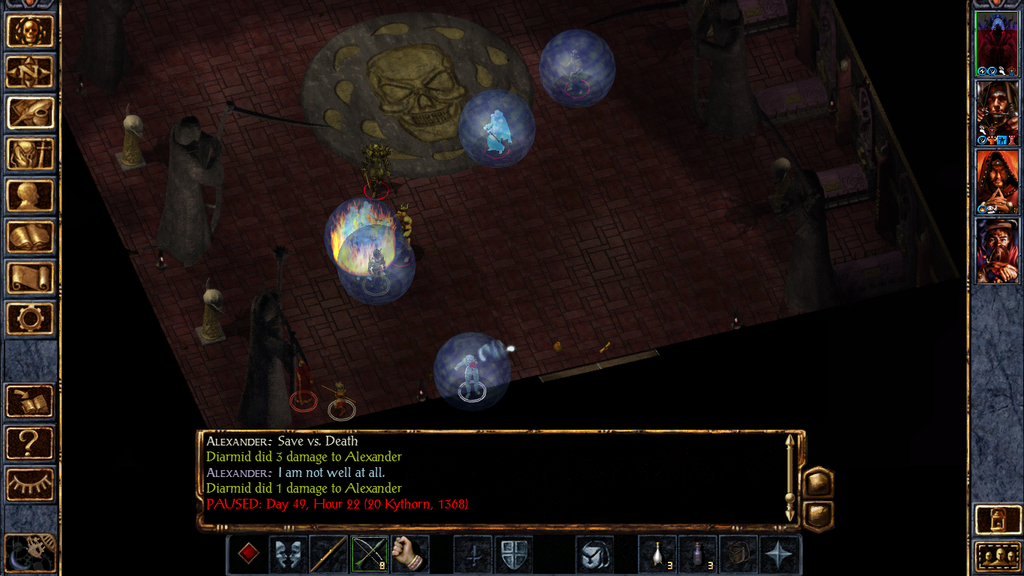Click the select-all party button

(997, 555)
